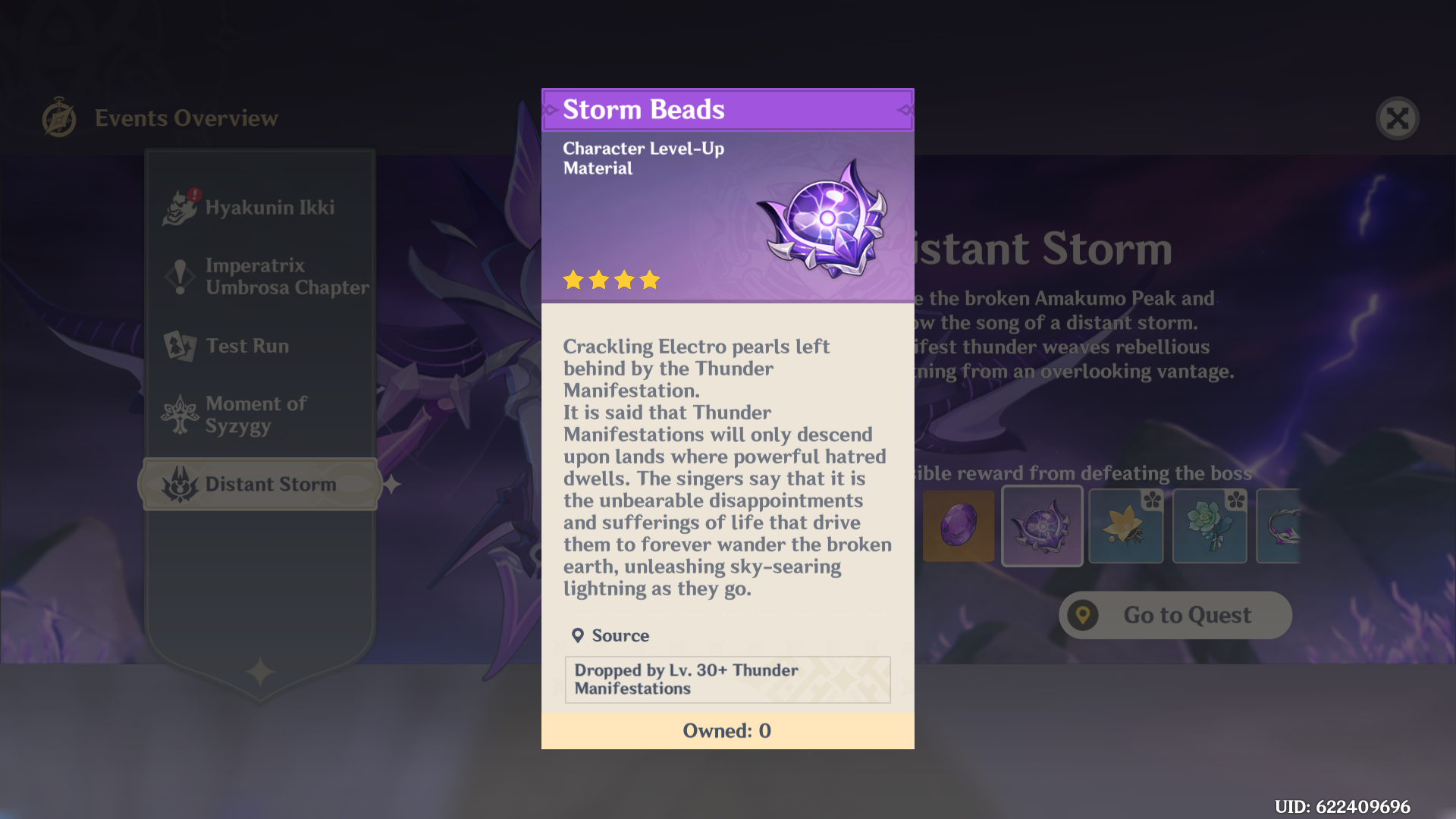The width and height of the screenshot is (1456, 819).
Task: View the green succulent boss reward icon
Action: tap(1209, 526)
